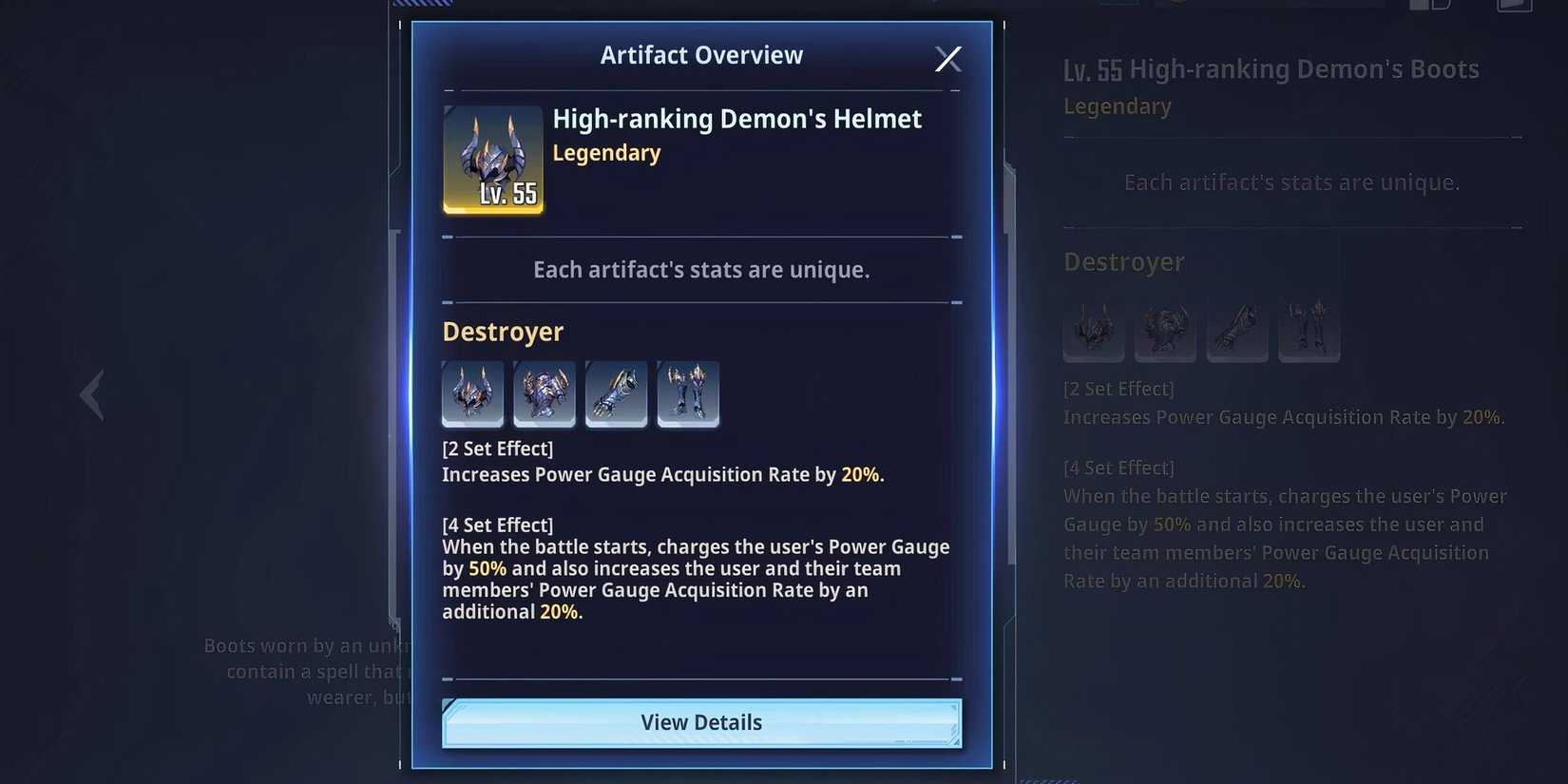Screen dimensions: 1568x784
Task: Select the Destroyer set name heading
Action: point(503,331)
